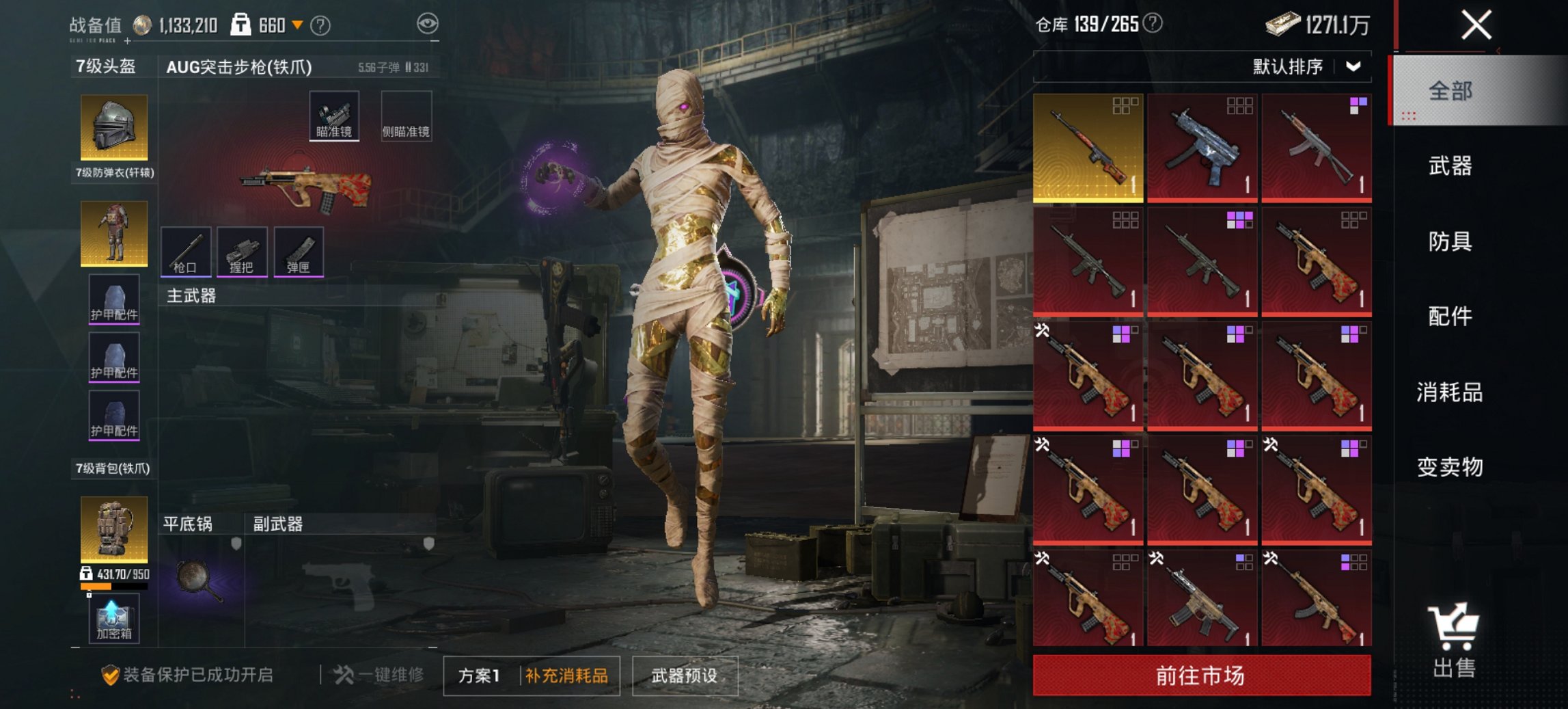This screenshot has width=1568, height=709.
Task: Open the 7级背包 backpack item
Action: pyautogui.click(x=115, y=530)
